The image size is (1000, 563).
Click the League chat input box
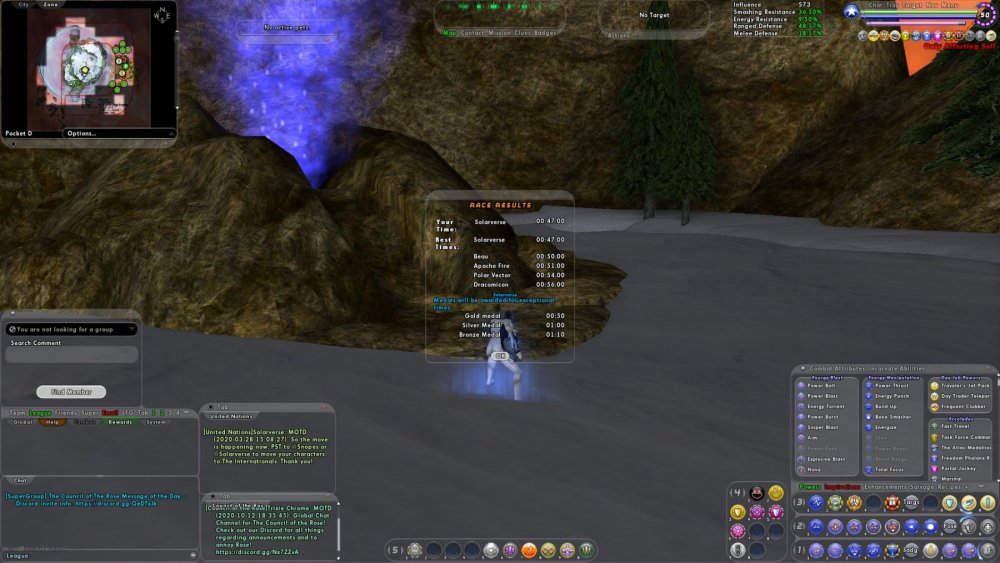click(100, 555)
